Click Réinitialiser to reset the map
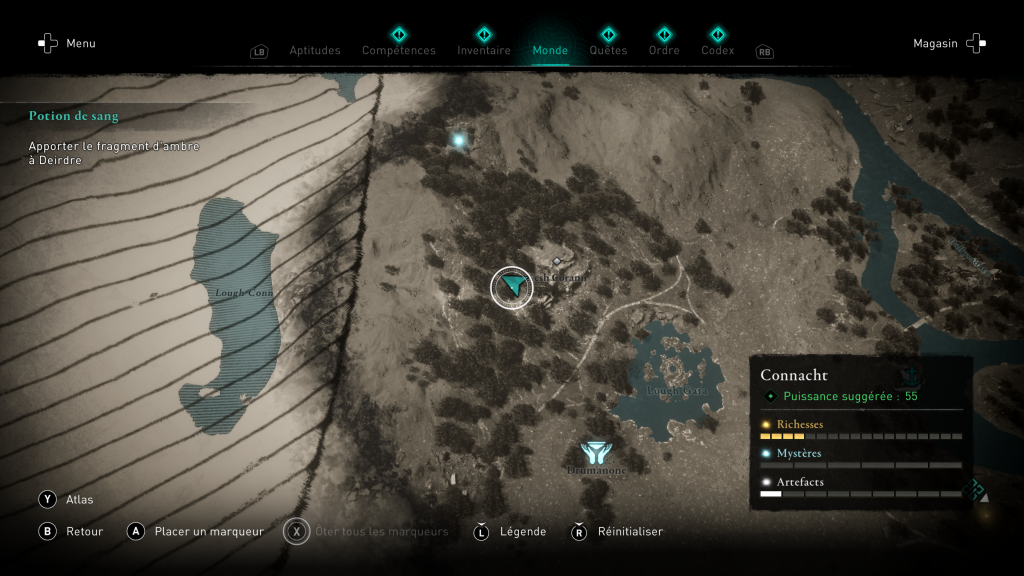The width and height of the screenshot is (1024, 576). point(619,531)
